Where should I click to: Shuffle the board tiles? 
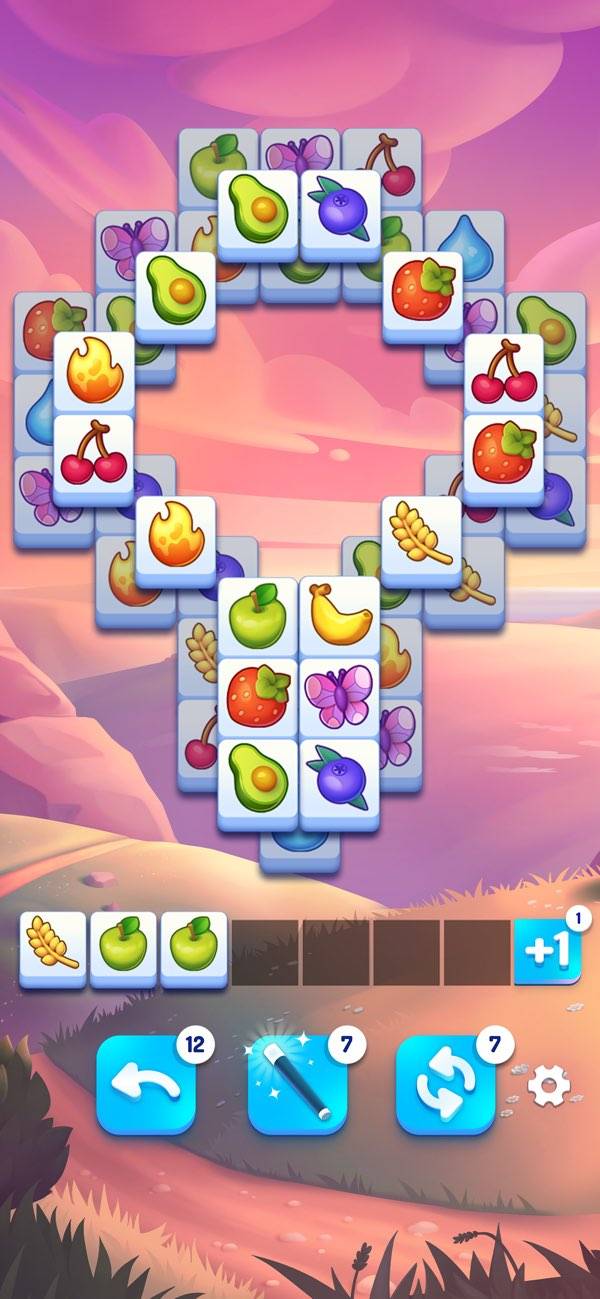445,1084
